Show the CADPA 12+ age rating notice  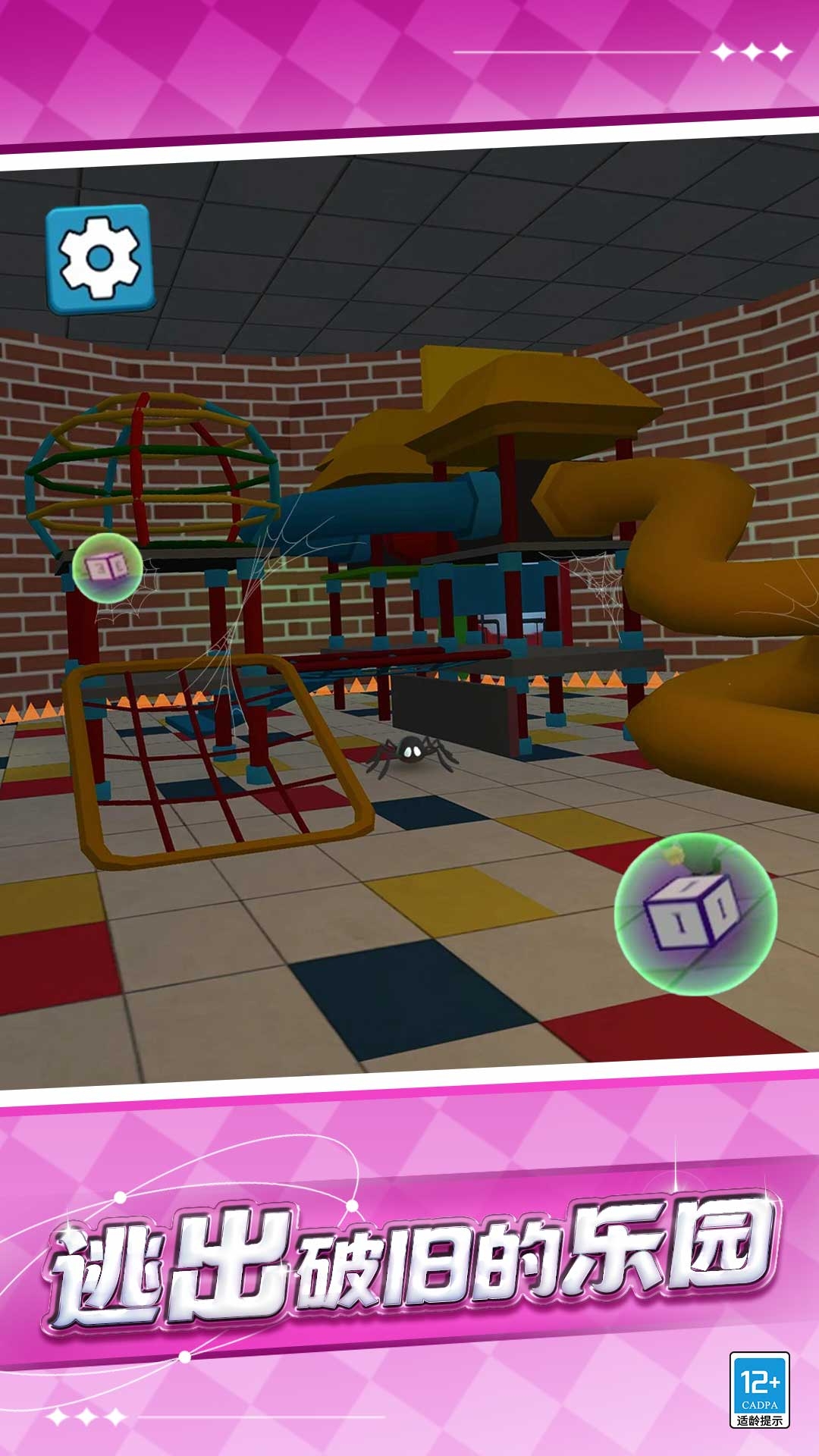click(759, 1389)
